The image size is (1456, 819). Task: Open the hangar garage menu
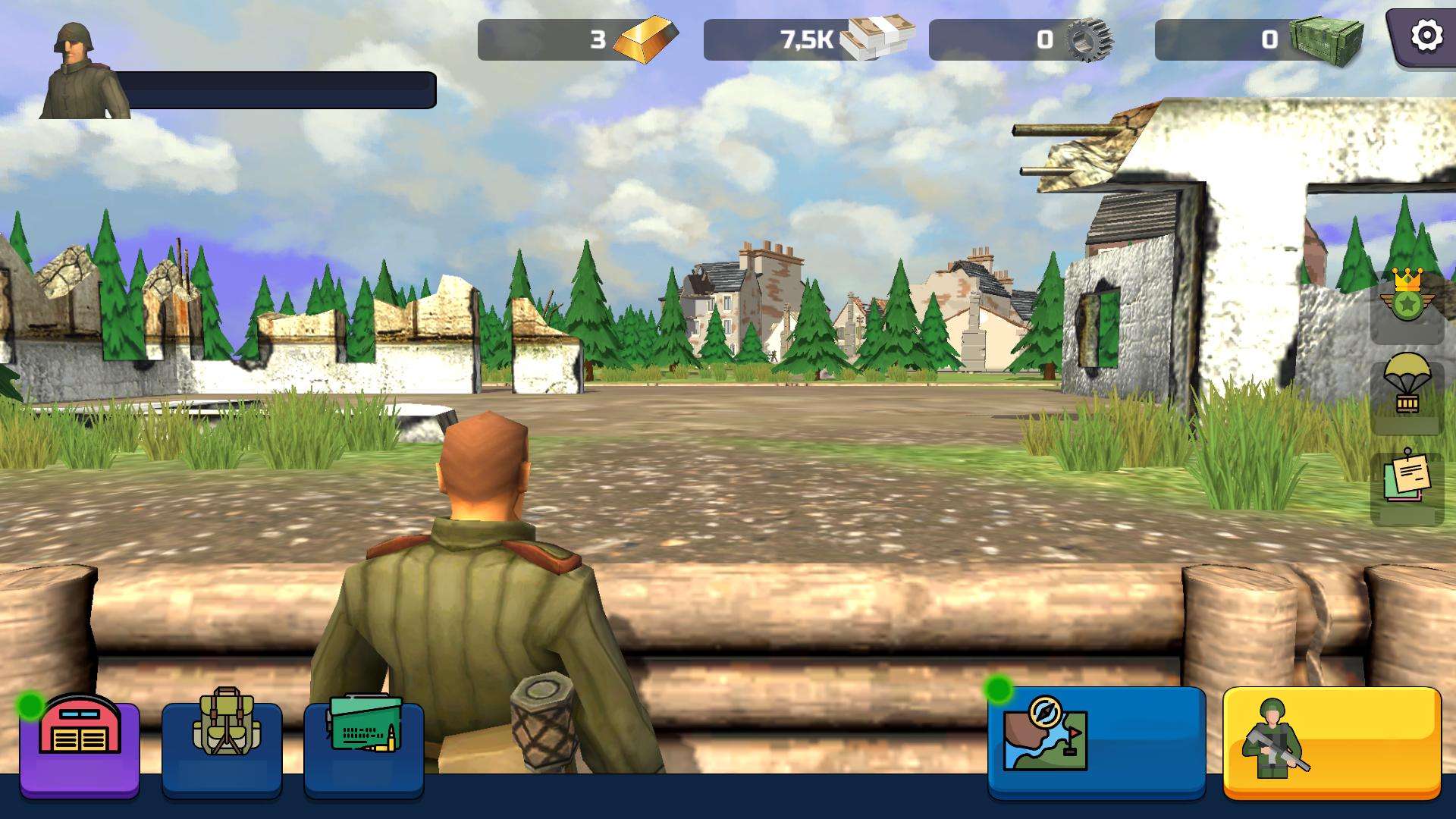(x=80, y=747)
